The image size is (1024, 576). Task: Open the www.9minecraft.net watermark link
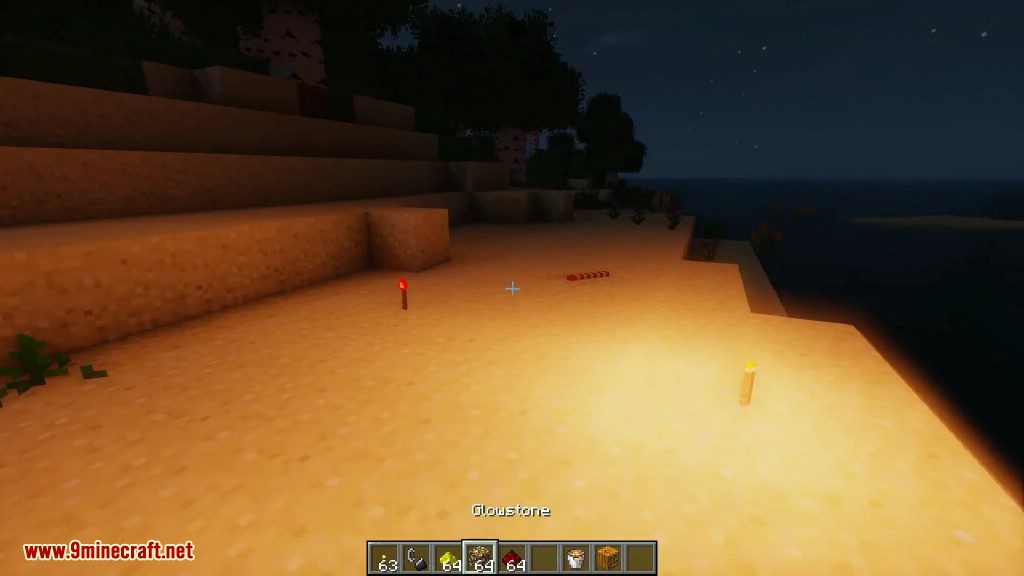coord(108,551)
